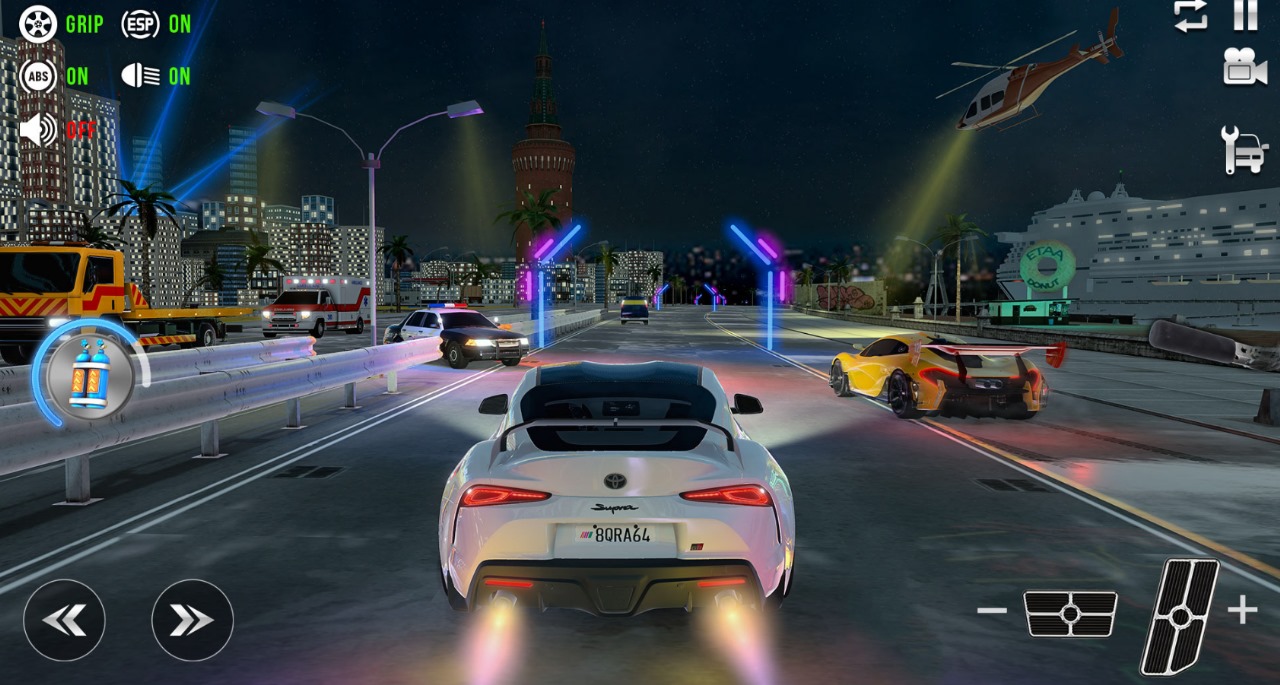Tap the brake pedal
Image resolution: width=1280 pixels, height=685 pixels.
pos(1070,613)
